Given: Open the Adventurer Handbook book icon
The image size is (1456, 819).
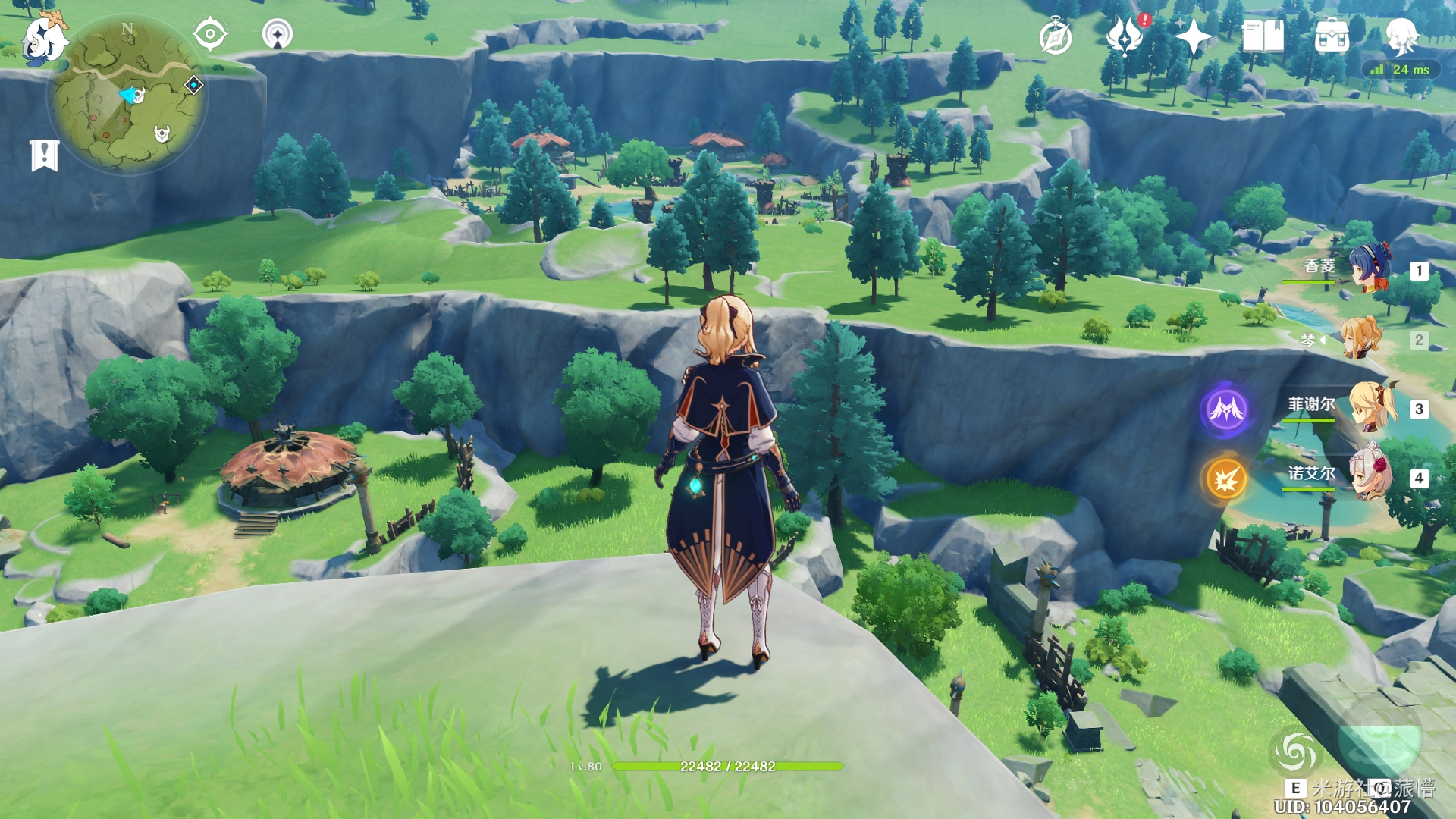Looking at the screenshot, I should (x=1263, y=36).
